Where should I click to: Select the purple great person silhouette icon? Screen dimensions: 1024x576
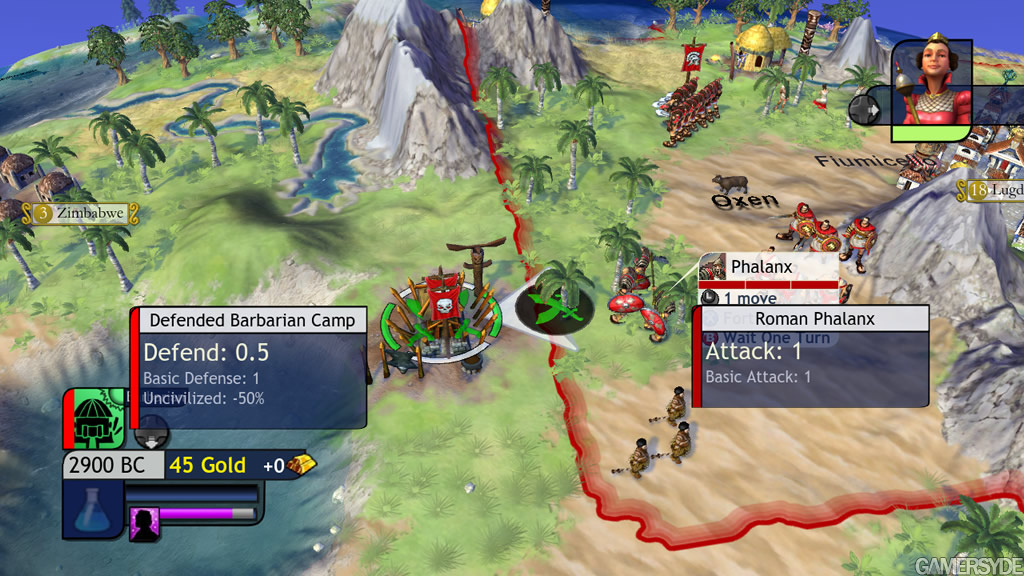pyautogui.click(x=144, y=523)
